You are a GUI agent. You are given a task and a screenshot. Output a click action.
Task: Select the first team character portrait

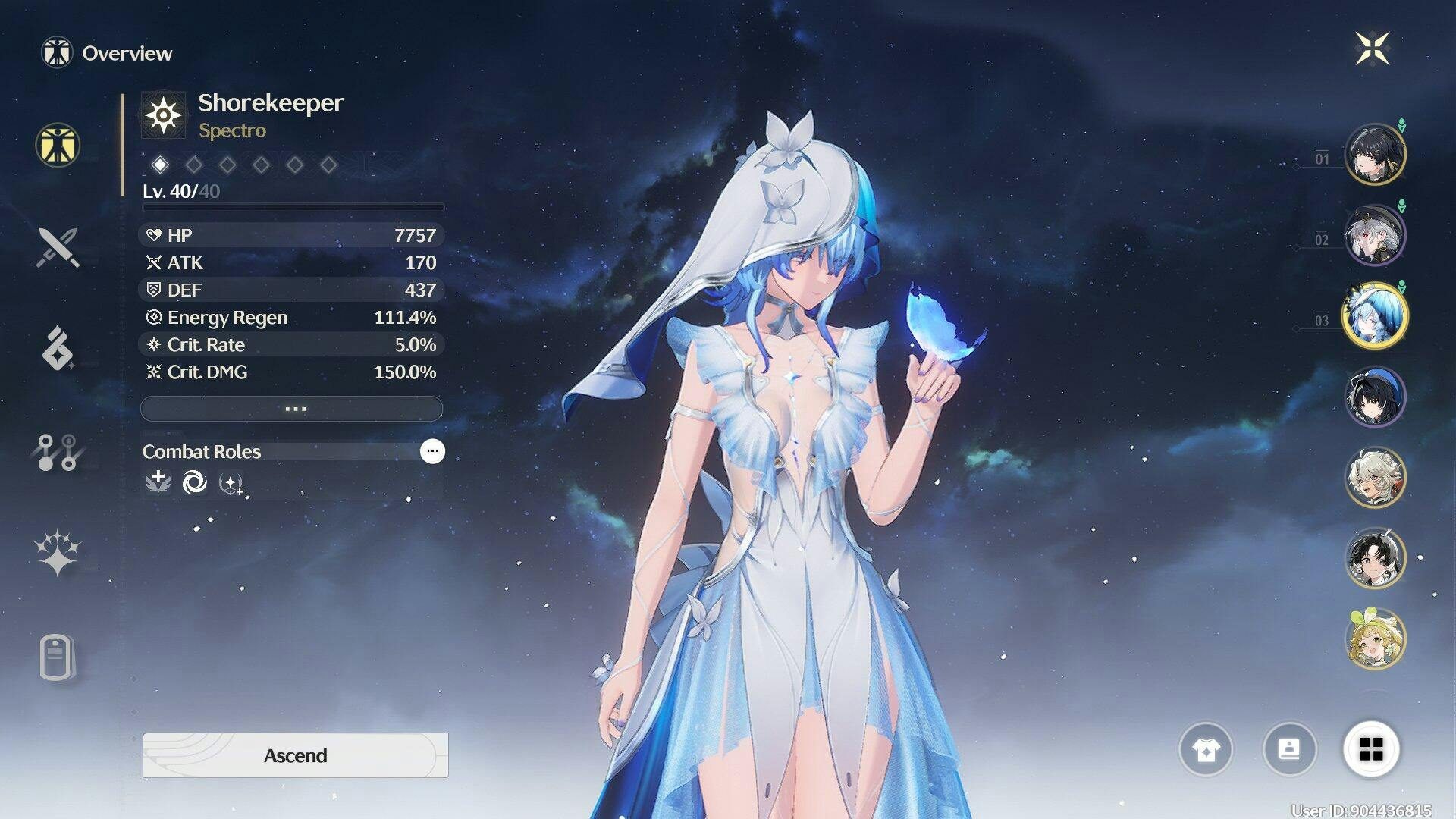1375,155
